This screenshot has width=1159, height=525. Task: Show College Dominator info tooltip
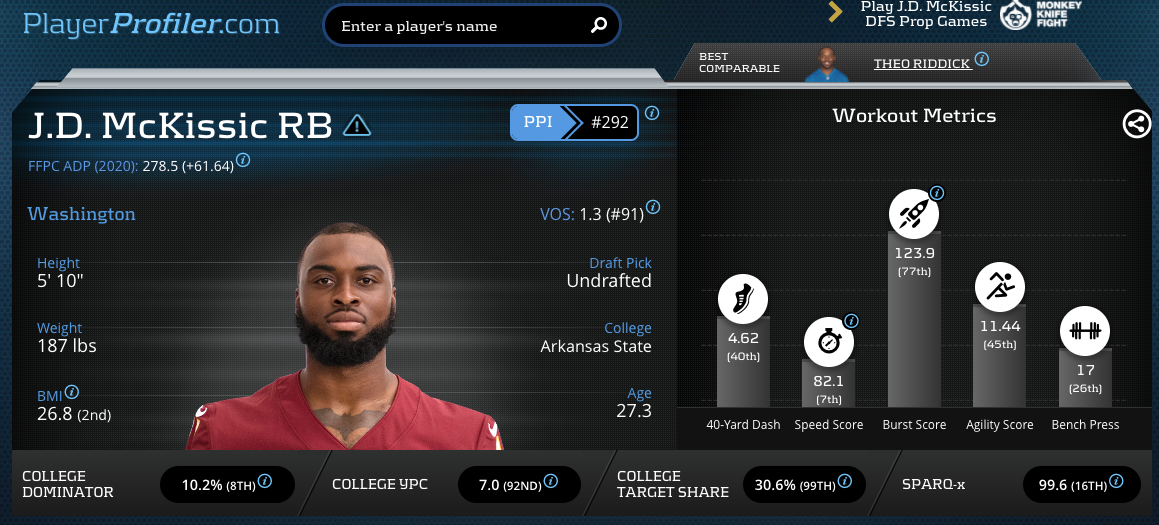[265, 481]
